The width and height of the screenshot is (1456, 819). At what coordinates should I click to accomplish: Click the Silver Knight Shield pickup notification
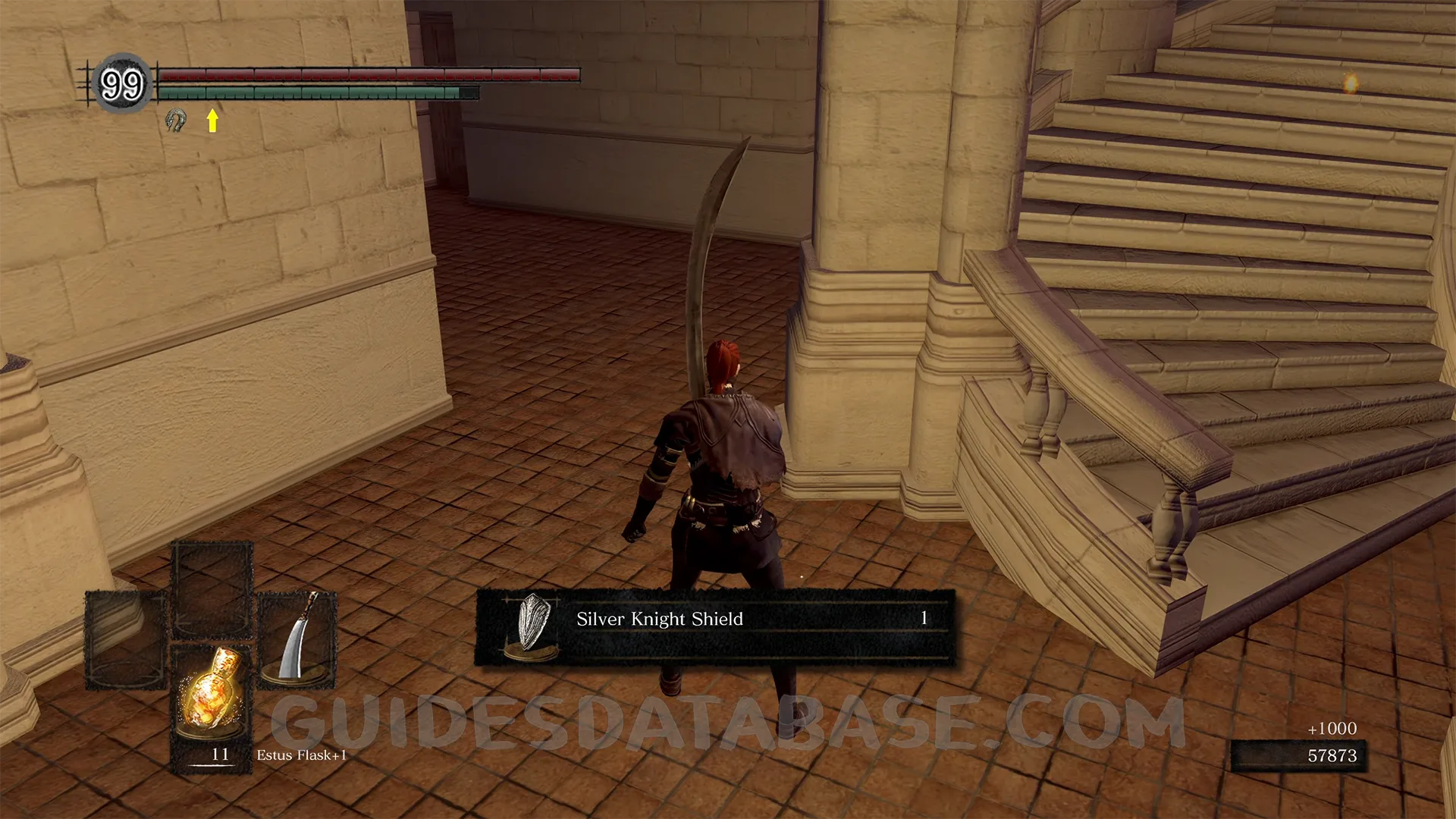point(714,627)
